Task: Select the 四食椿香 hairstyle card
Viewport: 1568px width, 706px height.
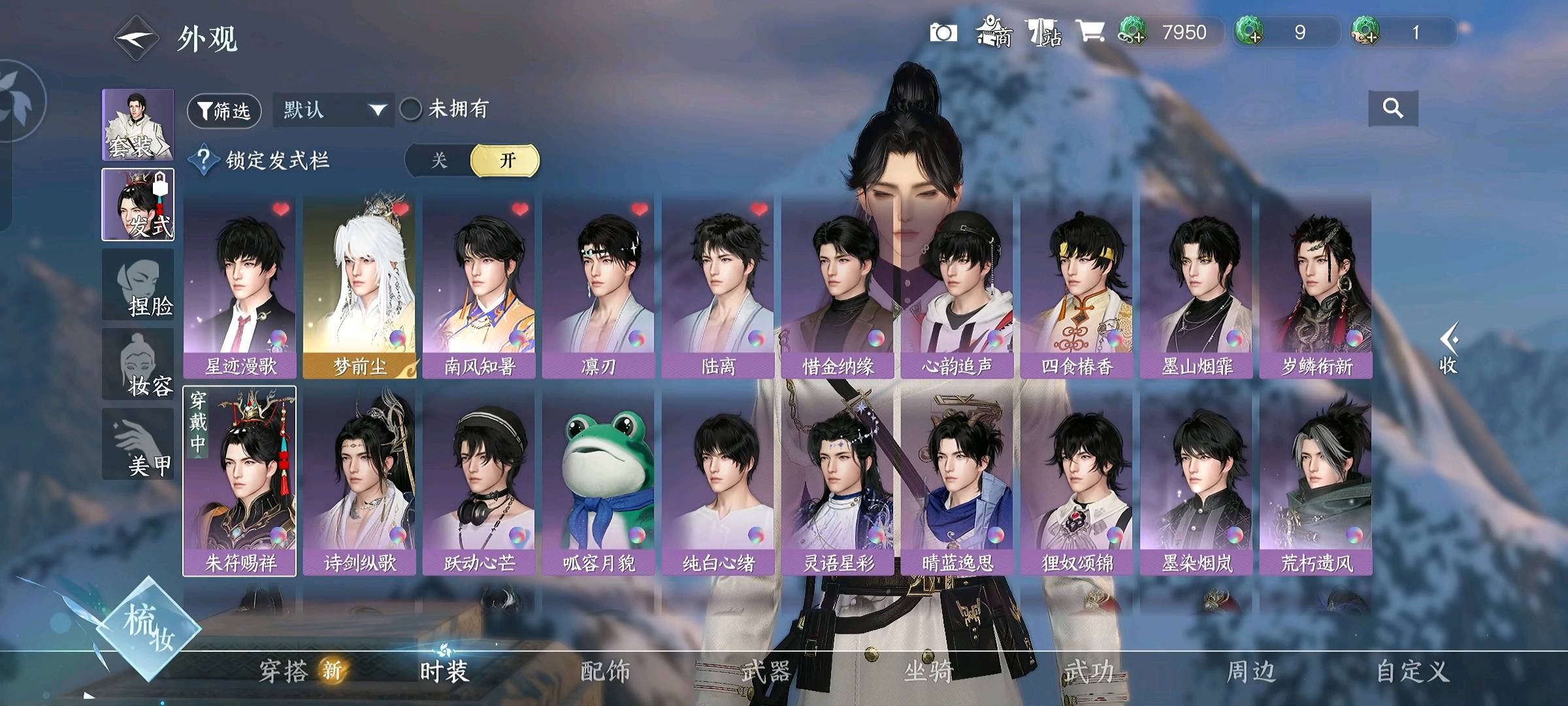Action: click(1077, 286)
